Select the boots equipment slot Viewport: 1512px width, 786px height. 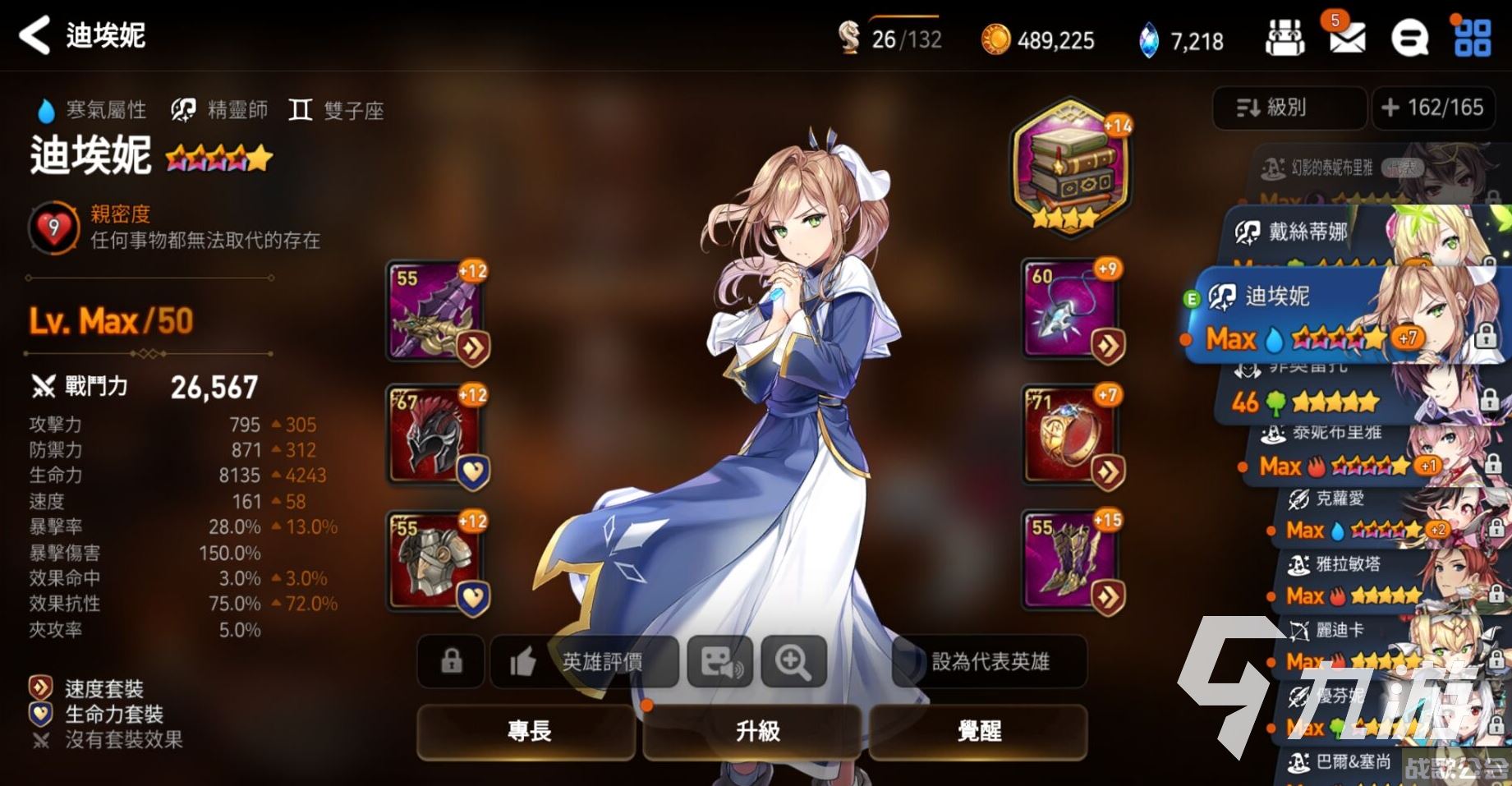(x=1070, y=562)
